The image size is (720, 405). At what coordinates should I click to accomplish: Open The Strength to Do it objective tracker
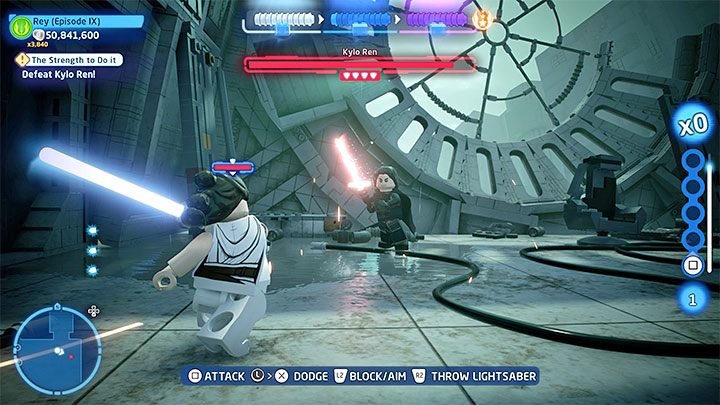pos(70,60)
